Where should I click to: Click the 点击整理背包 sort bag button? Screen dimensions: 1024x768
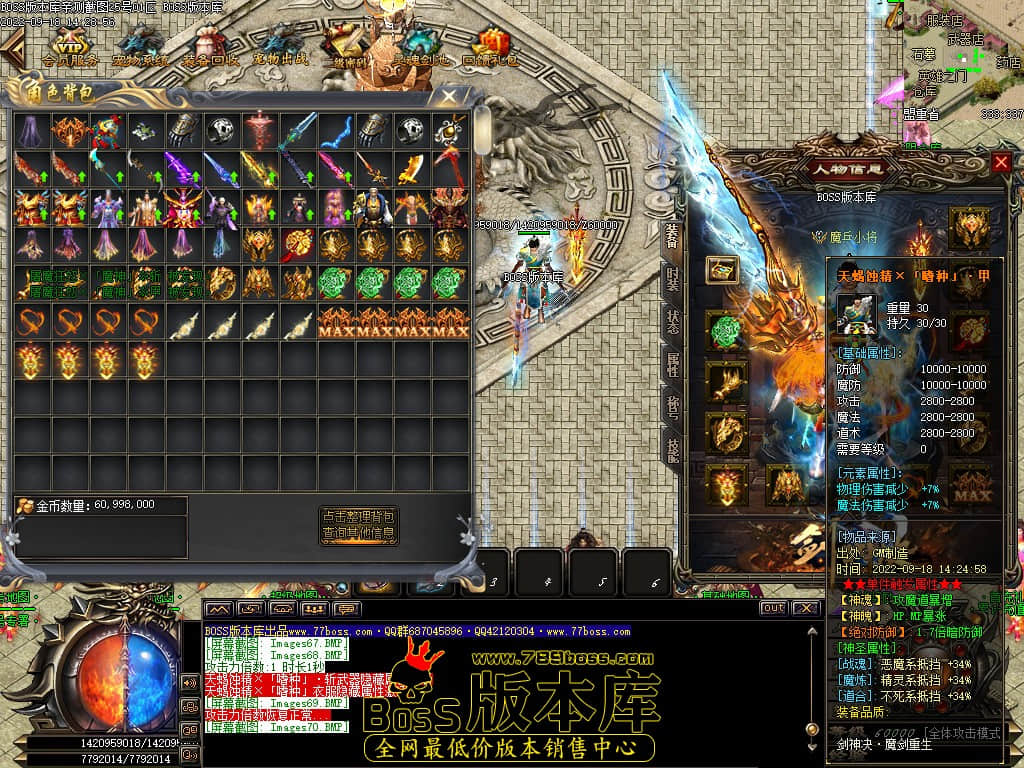(x=359, y=516)
